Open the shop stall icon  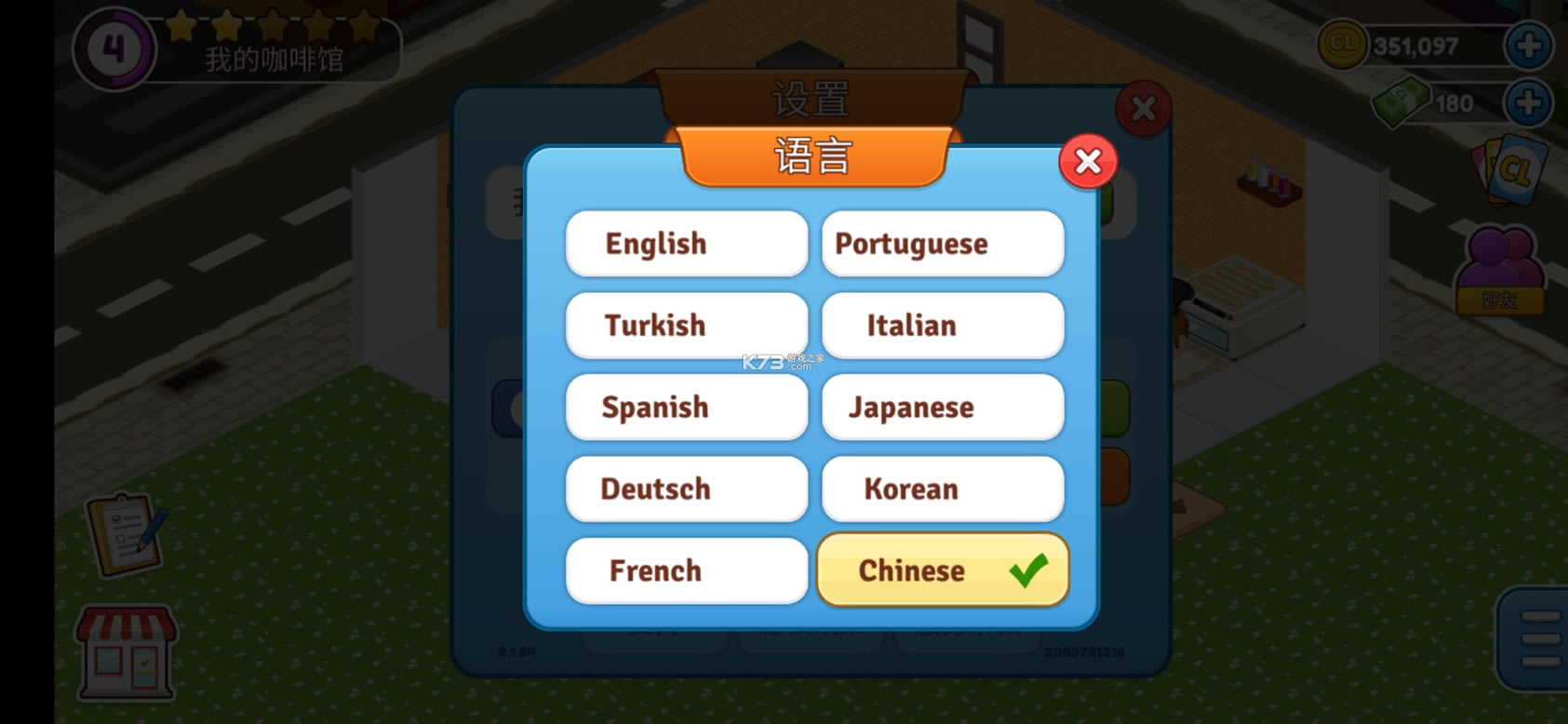(127, 653)
